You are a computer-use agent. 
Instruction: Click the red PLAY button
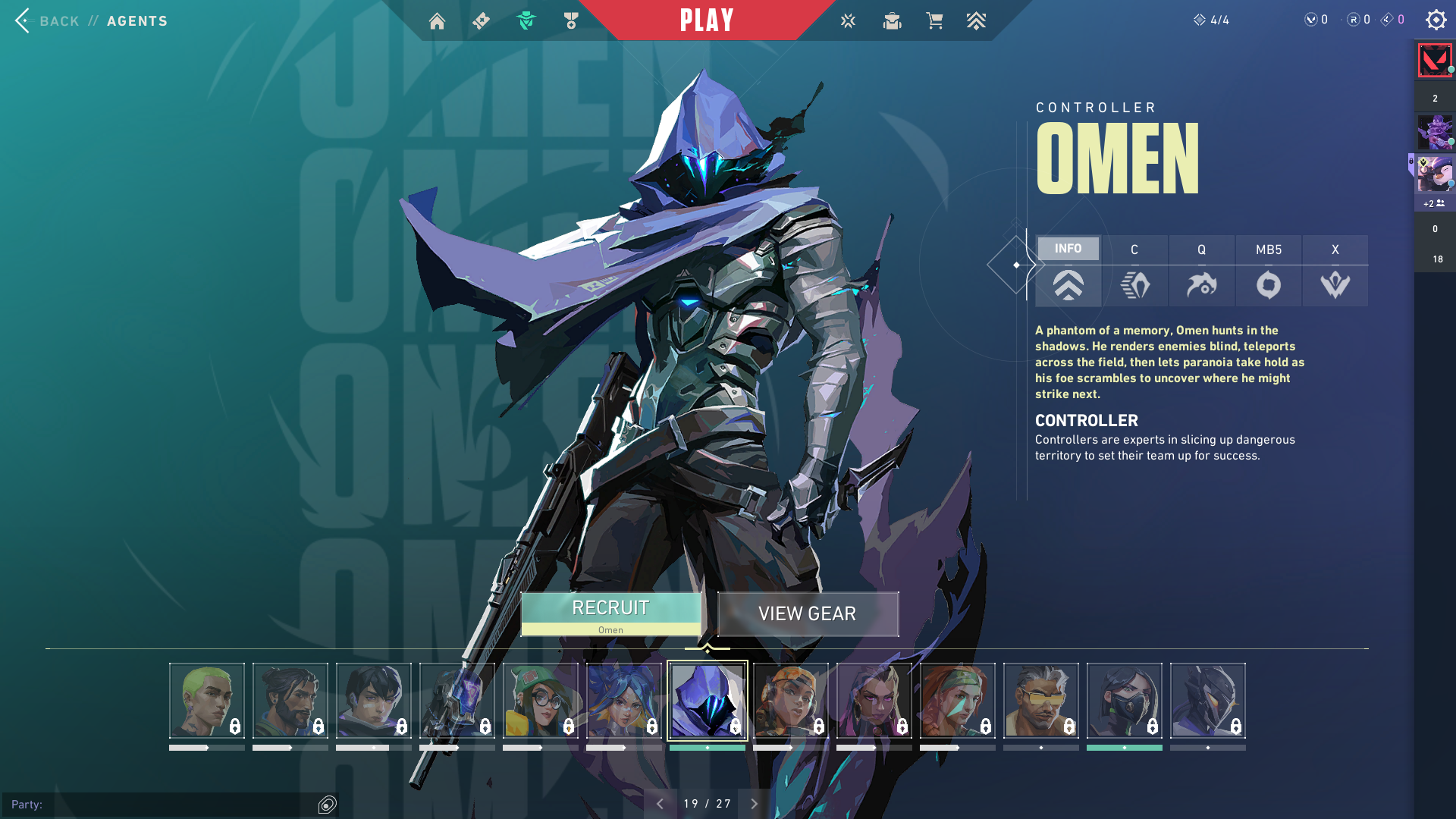(x=707, y=20)
